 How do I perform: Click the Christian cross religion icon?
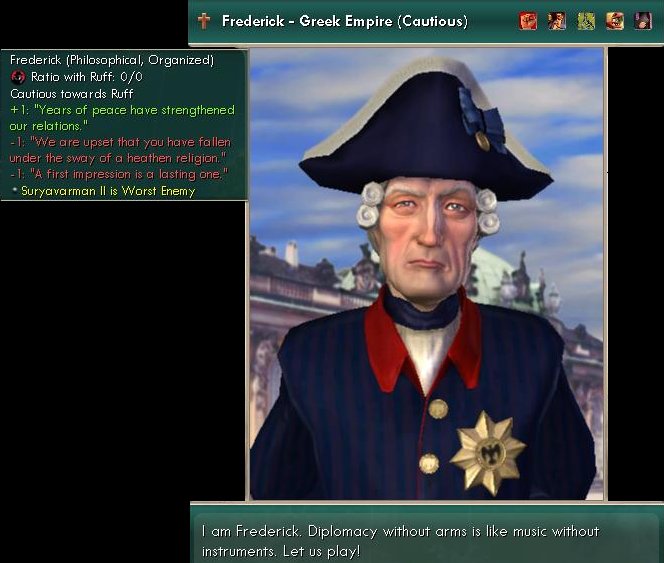[204, 21]
